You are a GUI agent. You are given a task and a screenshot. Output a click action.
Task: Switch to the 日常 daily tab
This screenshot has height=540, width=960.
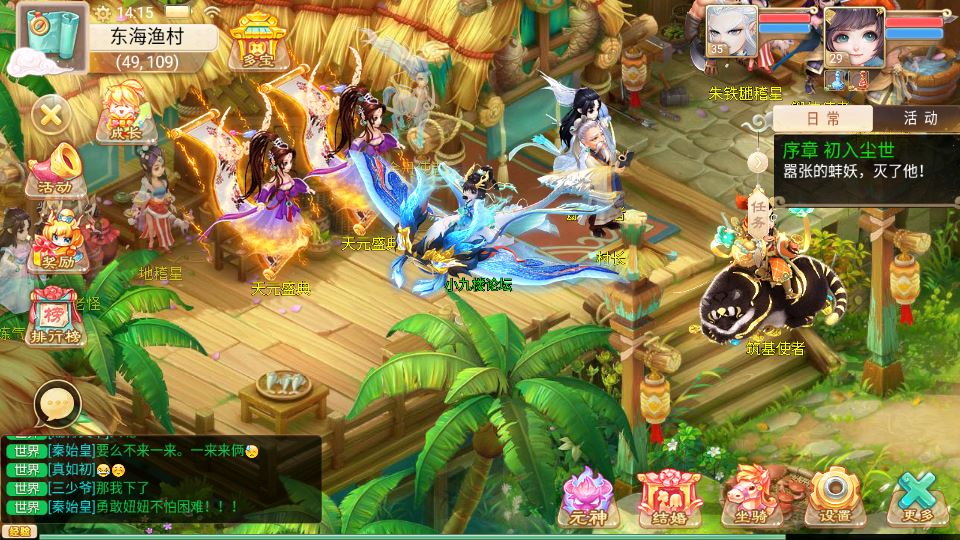[x=823, y=119]
